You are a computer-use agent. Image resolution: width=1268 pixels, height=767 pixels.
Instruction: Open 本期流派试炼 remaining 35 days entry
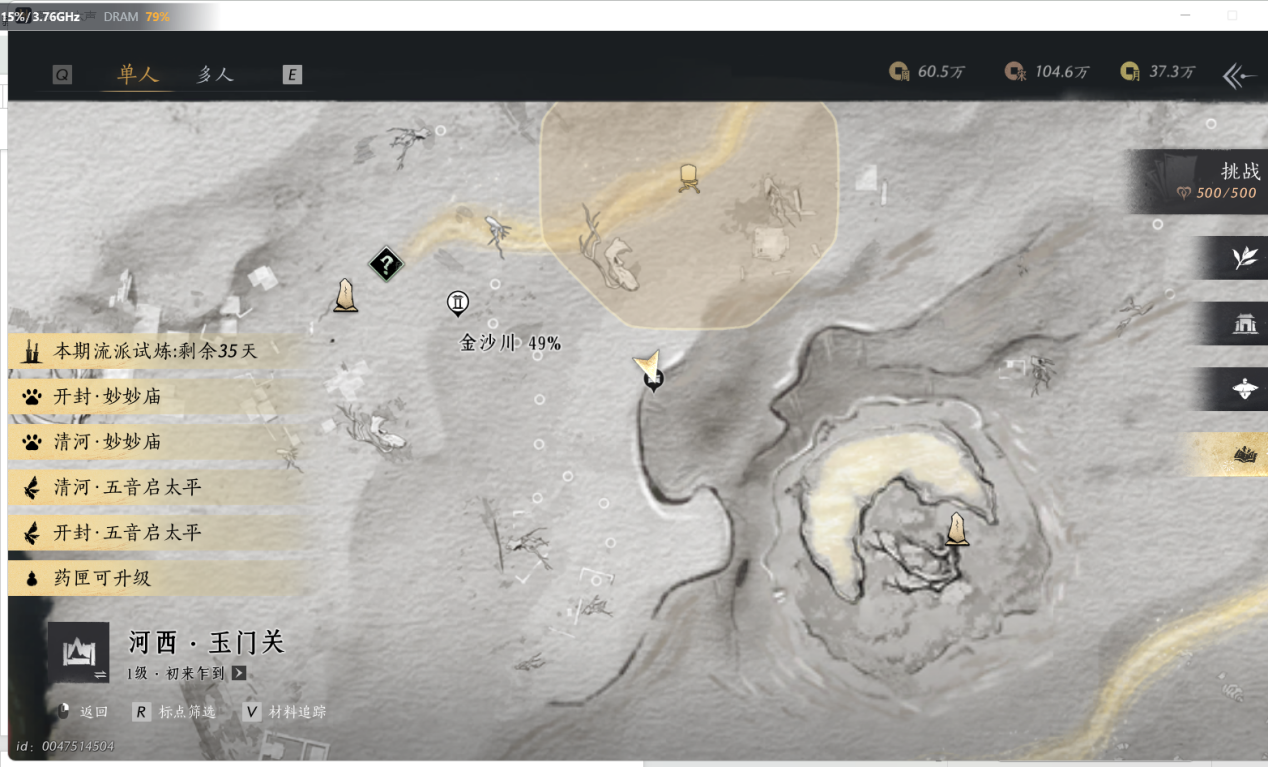click(x=155, y=351)
